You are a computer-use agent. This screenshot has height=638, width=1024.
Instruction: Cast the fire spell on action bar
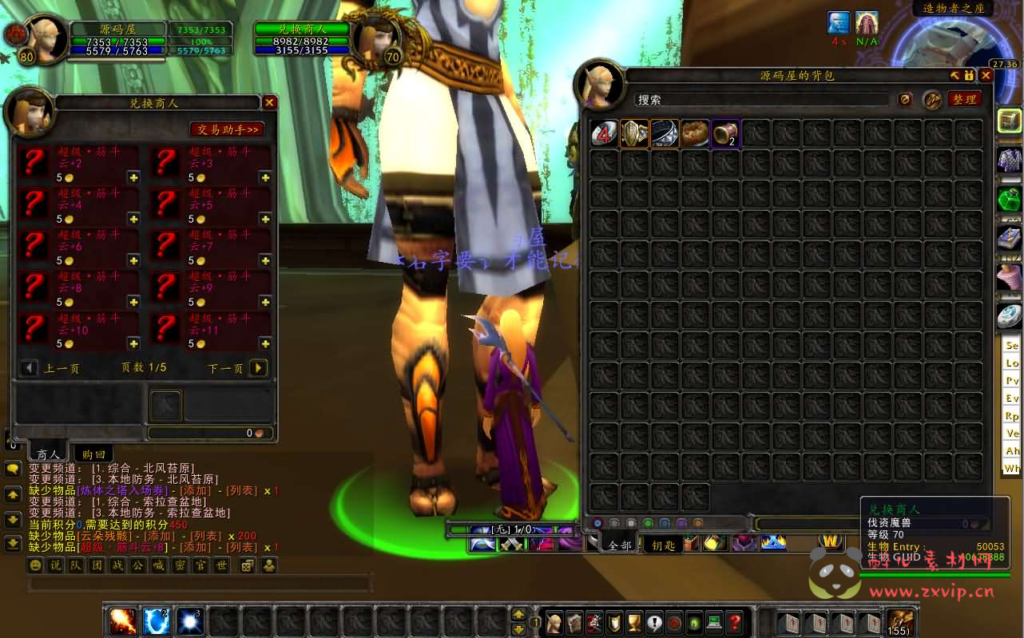pyautogui.click(x=122, y=621)
